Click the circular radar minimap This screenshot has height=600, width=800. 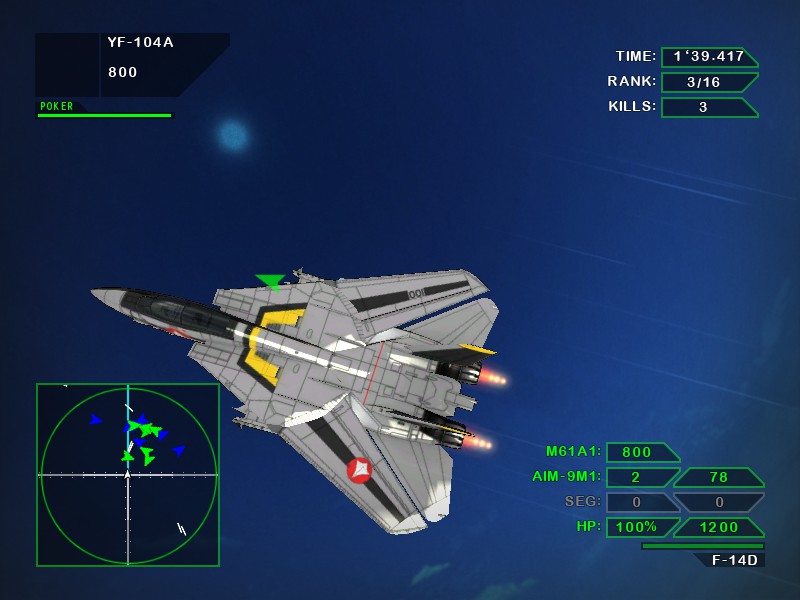(x=127, y=474)
